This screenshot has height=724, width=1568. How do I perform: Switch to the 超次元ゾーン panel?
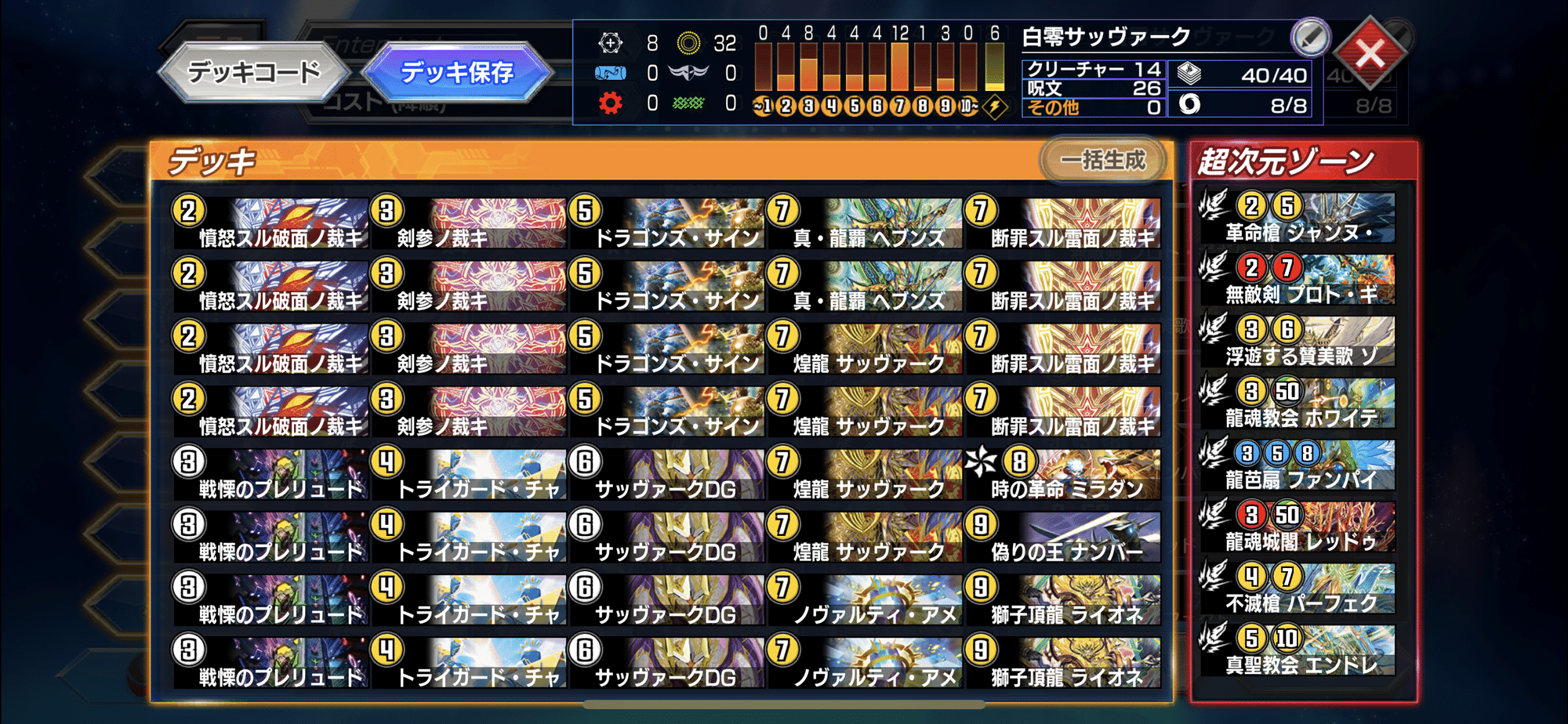1286,159
